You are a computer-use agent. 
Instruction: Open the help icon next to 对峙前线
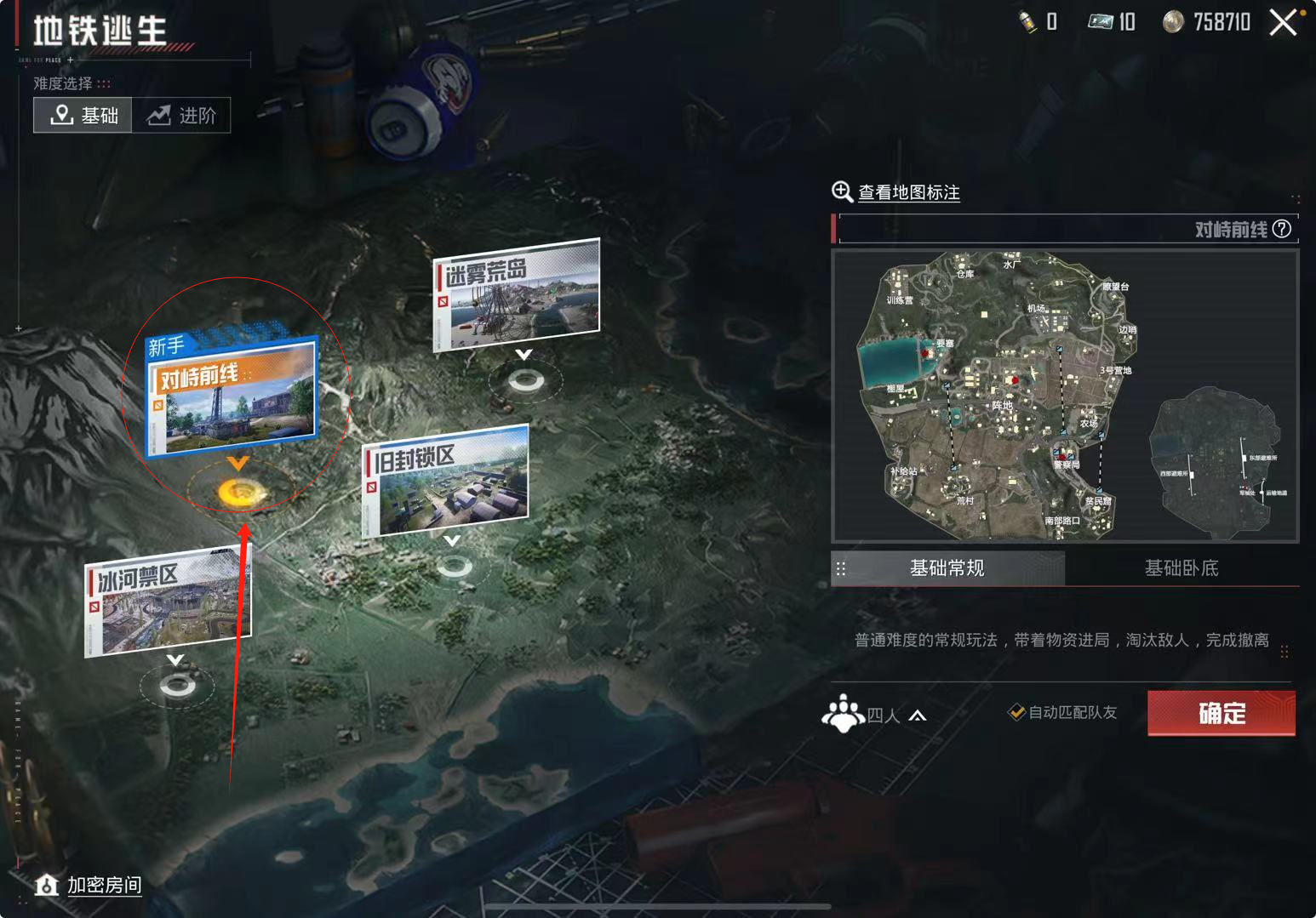(x=1283, y=229)
